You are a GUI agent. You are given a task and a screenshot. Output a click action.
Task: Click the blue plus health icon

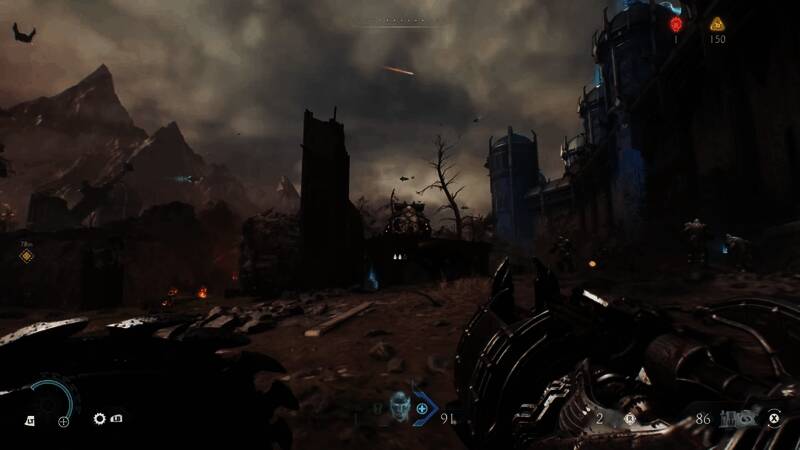pos(422,408)
